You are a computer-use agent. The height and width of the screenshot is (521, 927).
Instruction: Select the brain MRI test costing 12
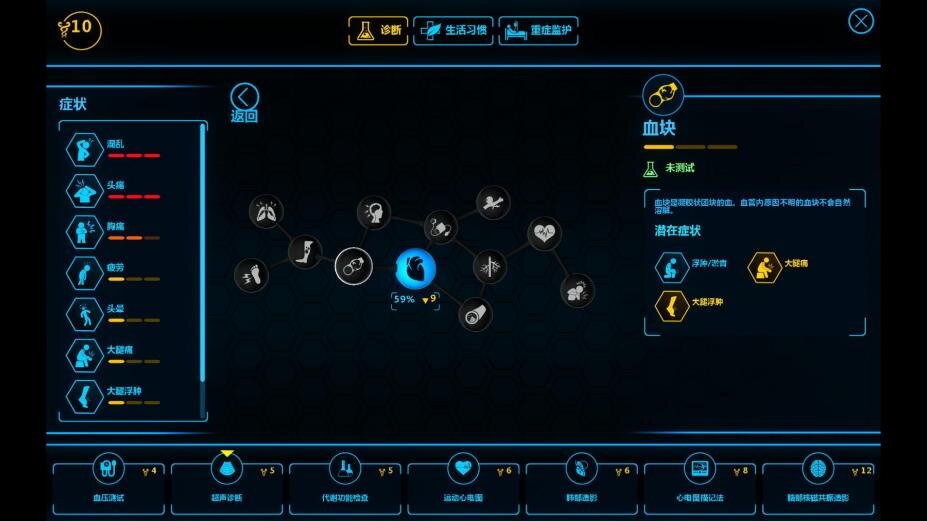tap(817, 482)
